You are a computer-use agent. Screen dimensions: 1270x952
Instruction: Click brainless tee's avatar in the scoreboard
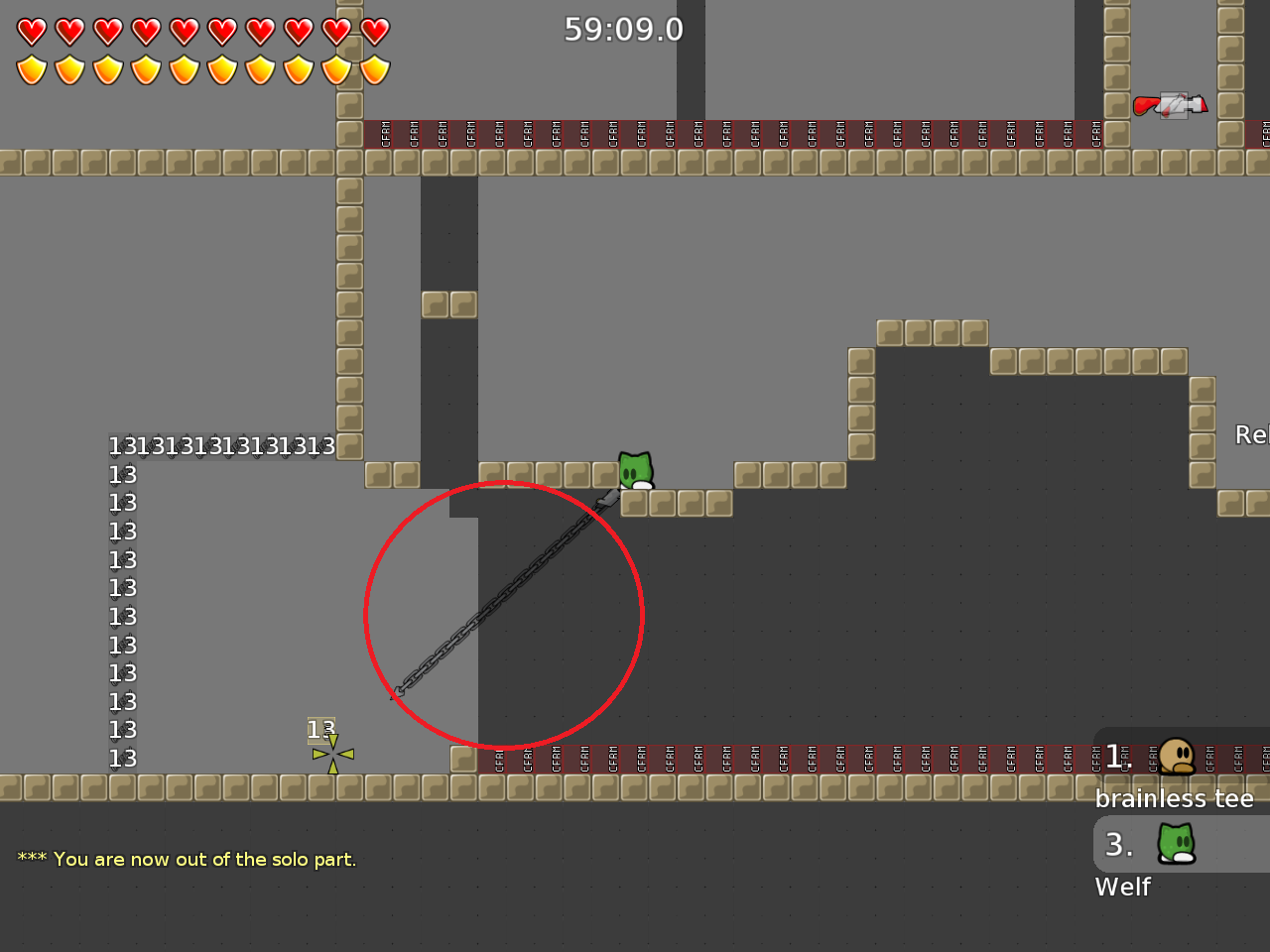click(1177, 757)
